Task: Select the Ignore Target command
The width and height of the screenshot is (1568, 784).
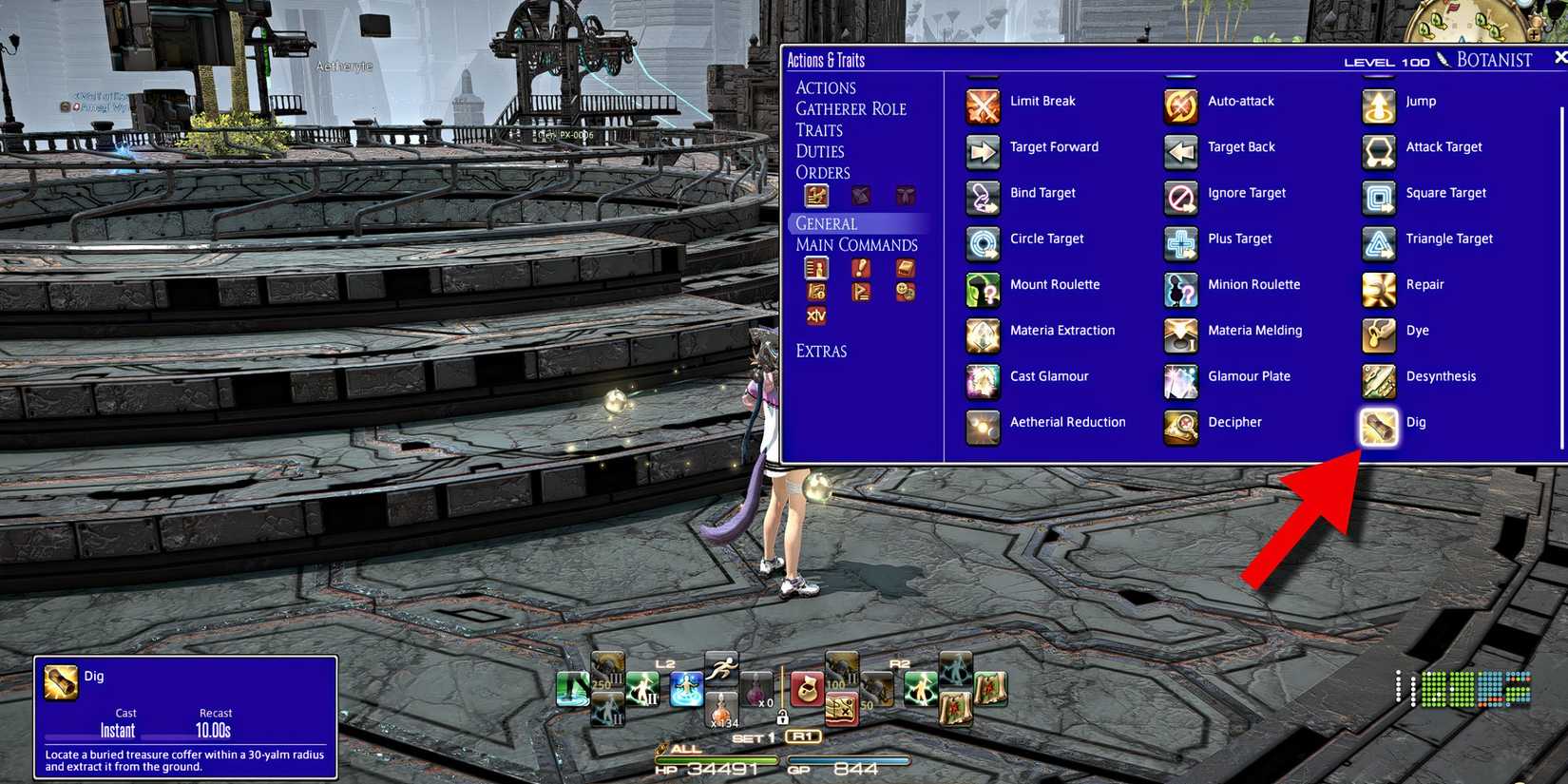Action: [x=1180, y=198]
